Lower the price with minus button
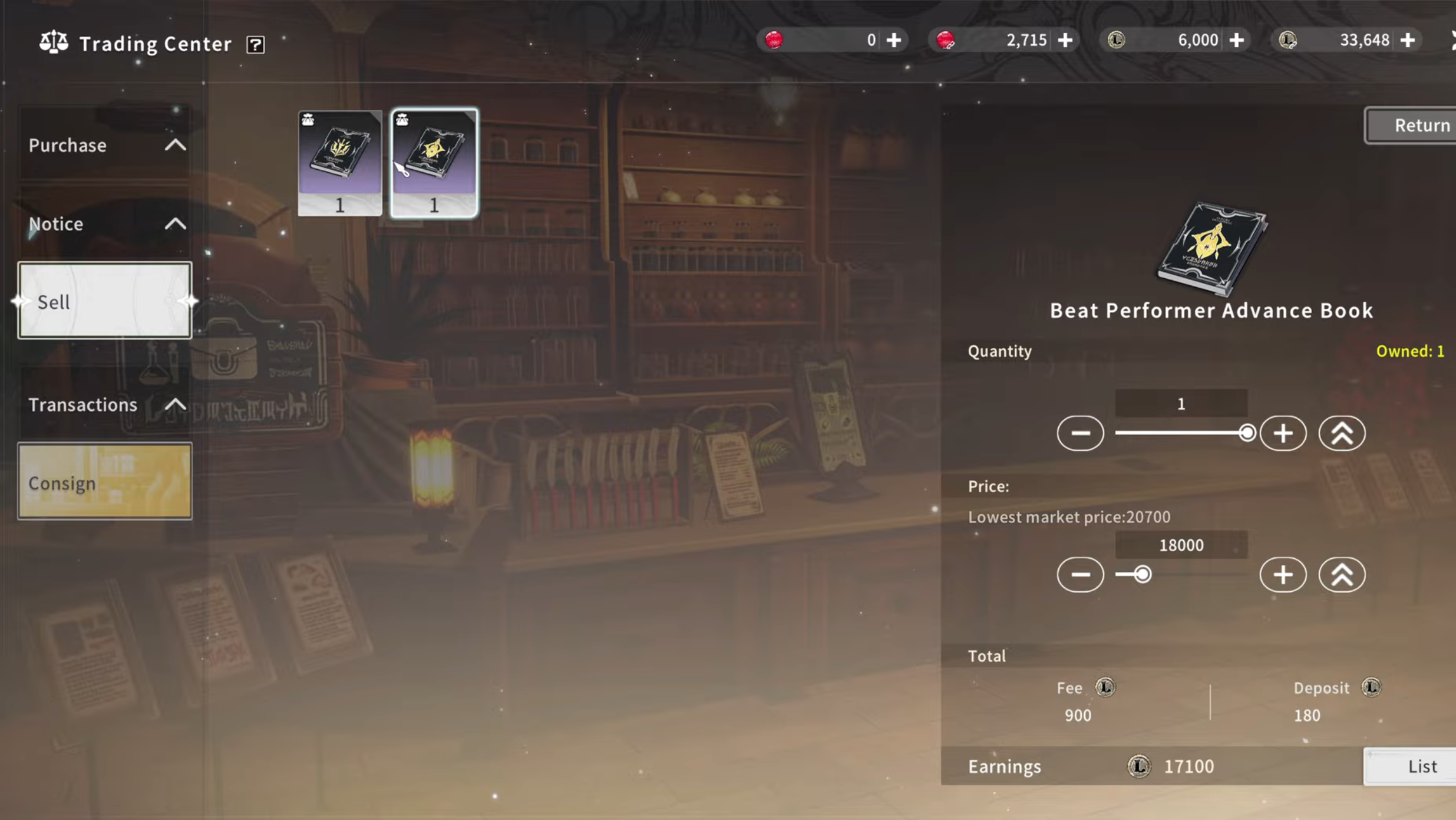1456x820 pixels. pyautogui.click(x=1080, y=575)
